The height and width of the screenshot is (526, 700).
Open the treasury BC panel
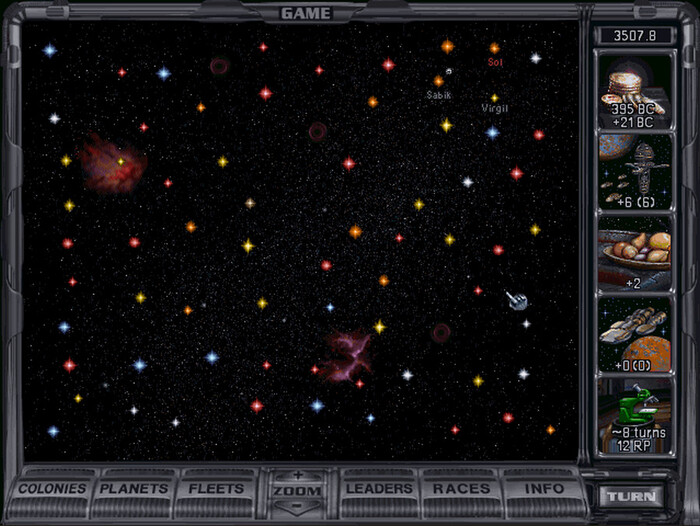(635, 92)
